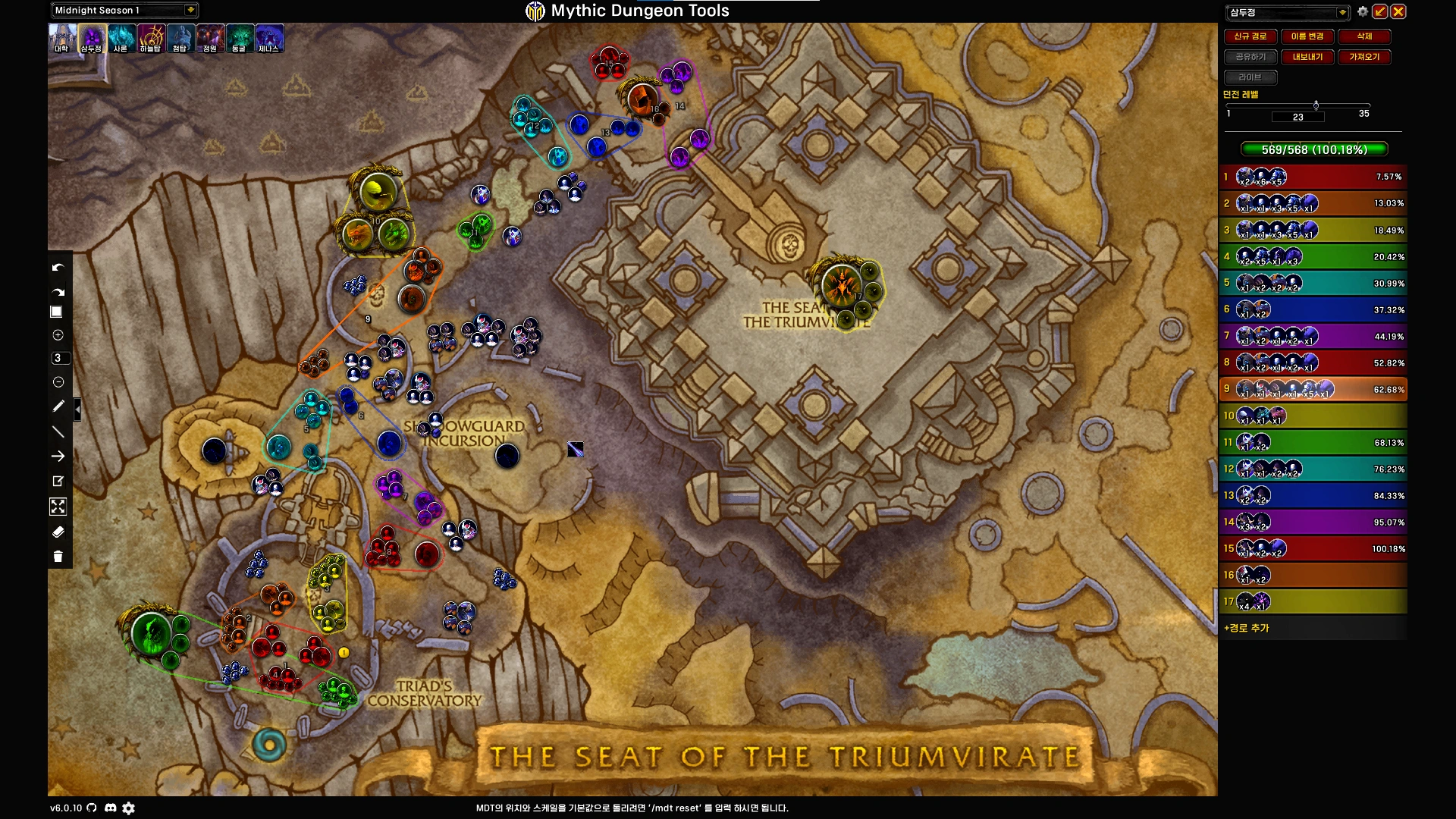Add a new pull with +경로 추가

tap(1247, 628)
